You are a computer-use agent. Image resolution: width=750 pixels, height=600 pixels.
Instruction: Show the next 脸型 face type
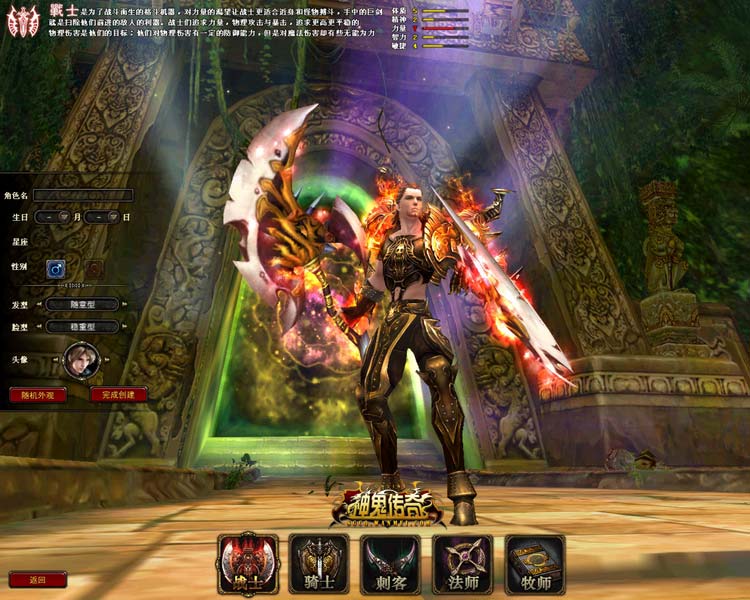[x=124, y=326]
